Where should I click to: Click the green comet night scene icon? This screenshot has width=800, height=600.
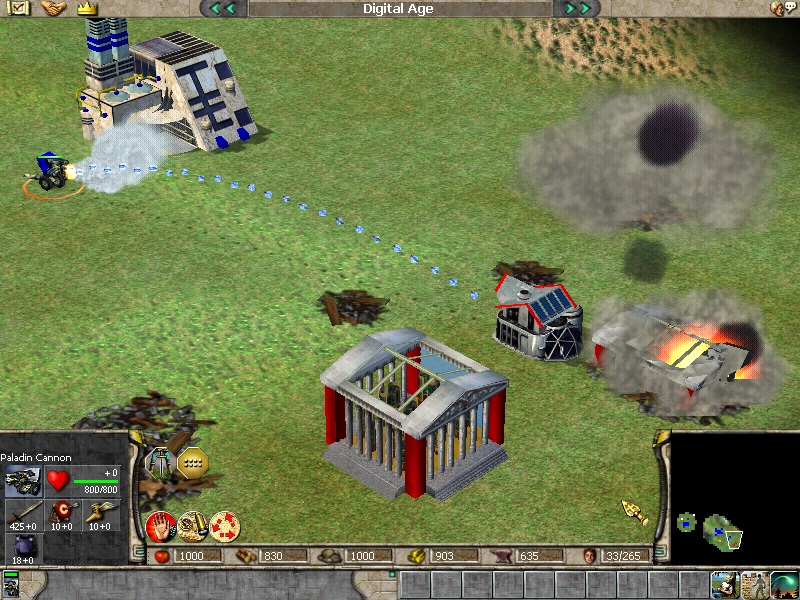(x=784, y=584)
